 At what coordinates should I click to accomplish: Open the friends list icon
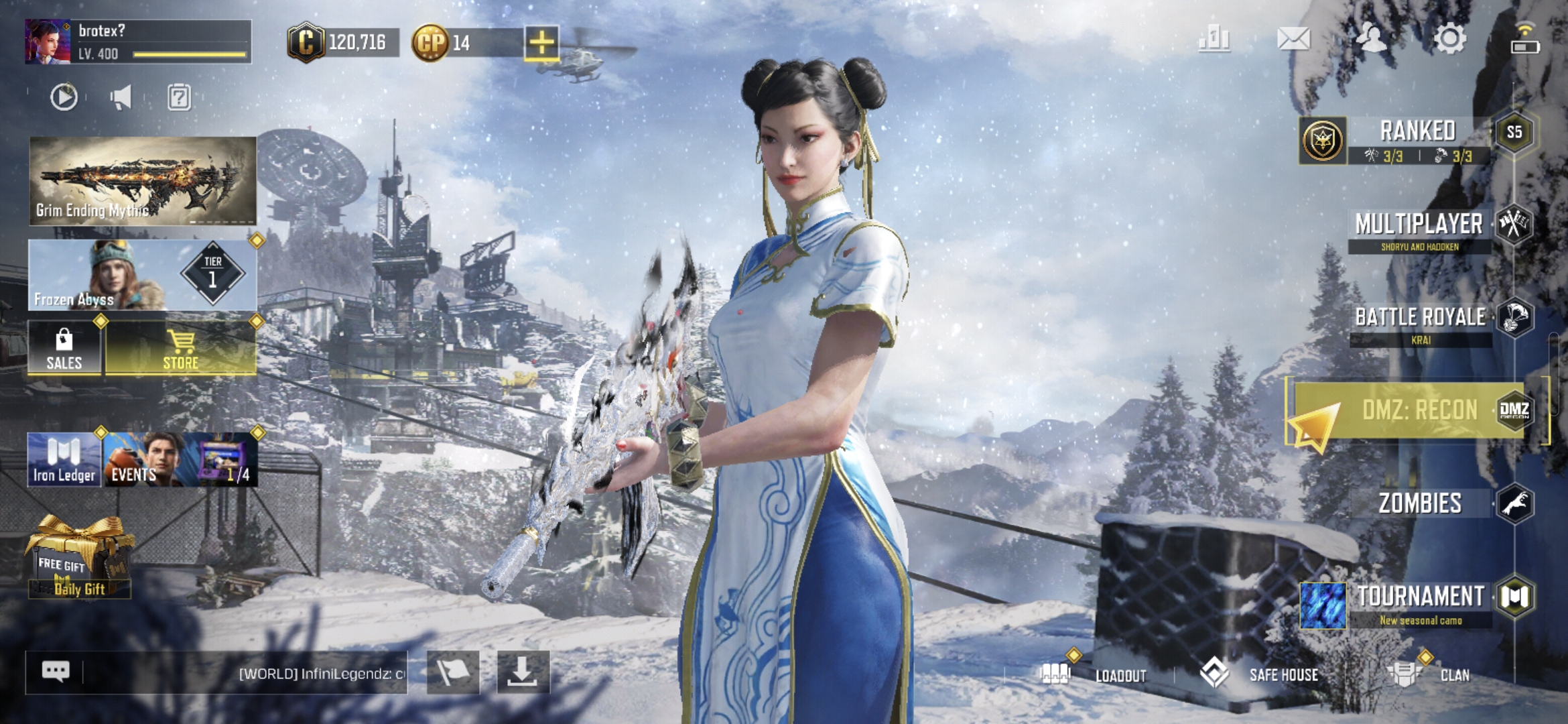pos(1371,39)
